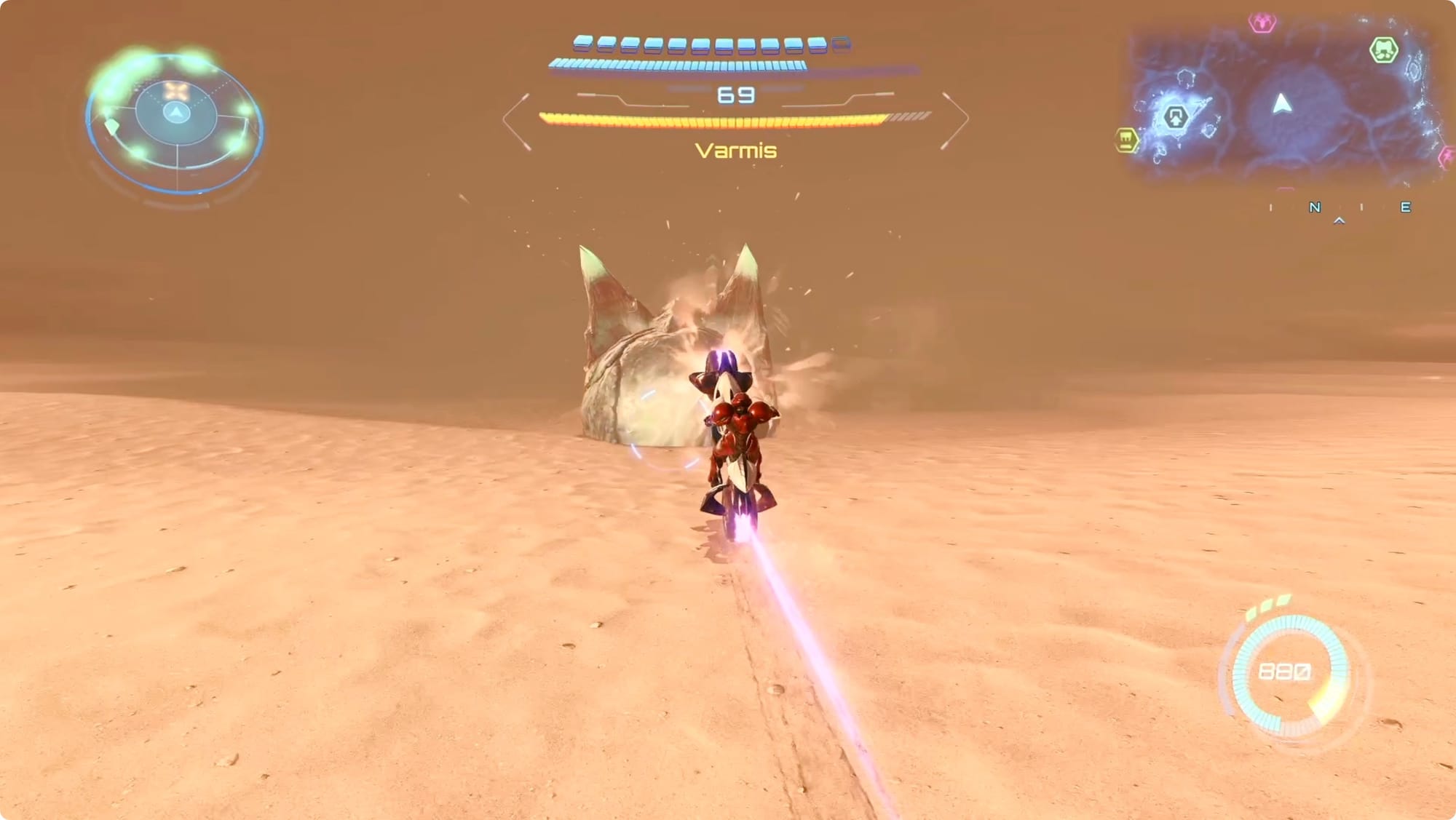Screen dimensions: 1456x820
Task: Select the green hexagon map marker
Action: point(1383,50)
